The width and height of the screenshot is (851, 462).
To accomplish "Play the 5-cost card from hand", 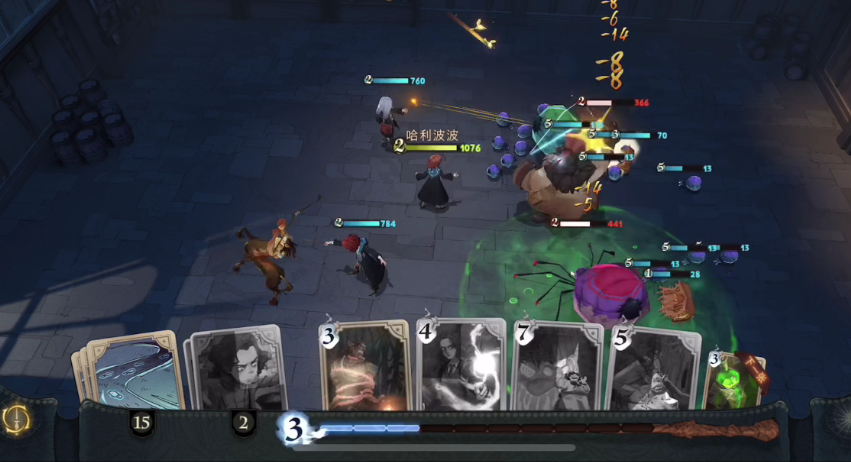I will point(652,368).
